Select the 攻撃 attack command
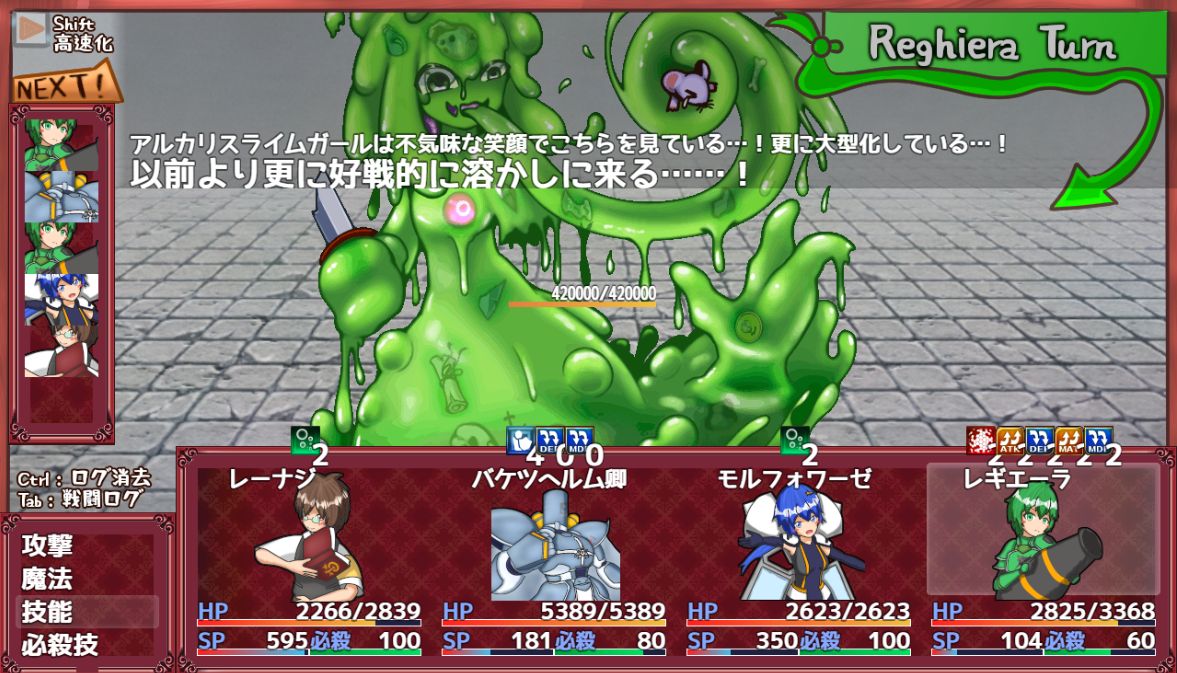The image size is (1177, 673). point(48,546)
